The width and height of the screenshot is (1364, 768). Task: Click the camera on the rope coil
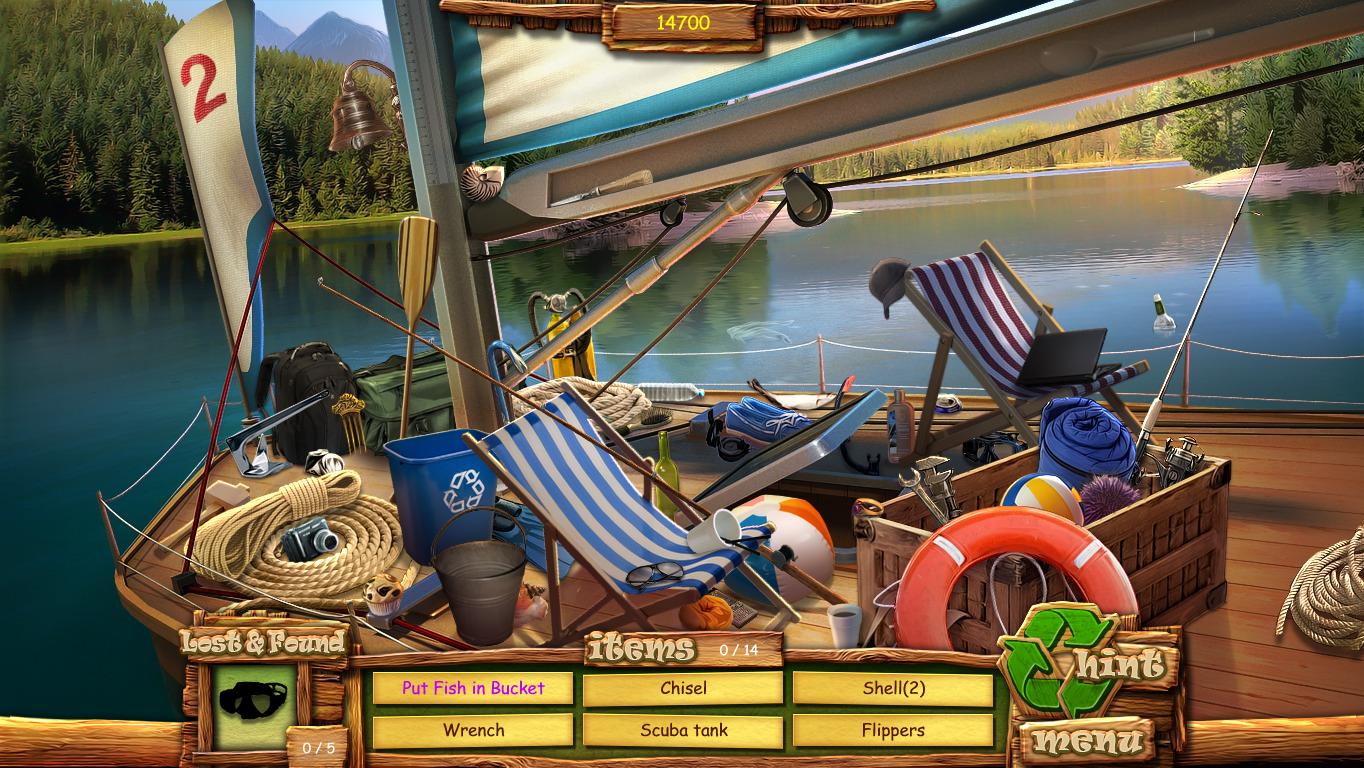pyautogui.click(x=311, y=539)
